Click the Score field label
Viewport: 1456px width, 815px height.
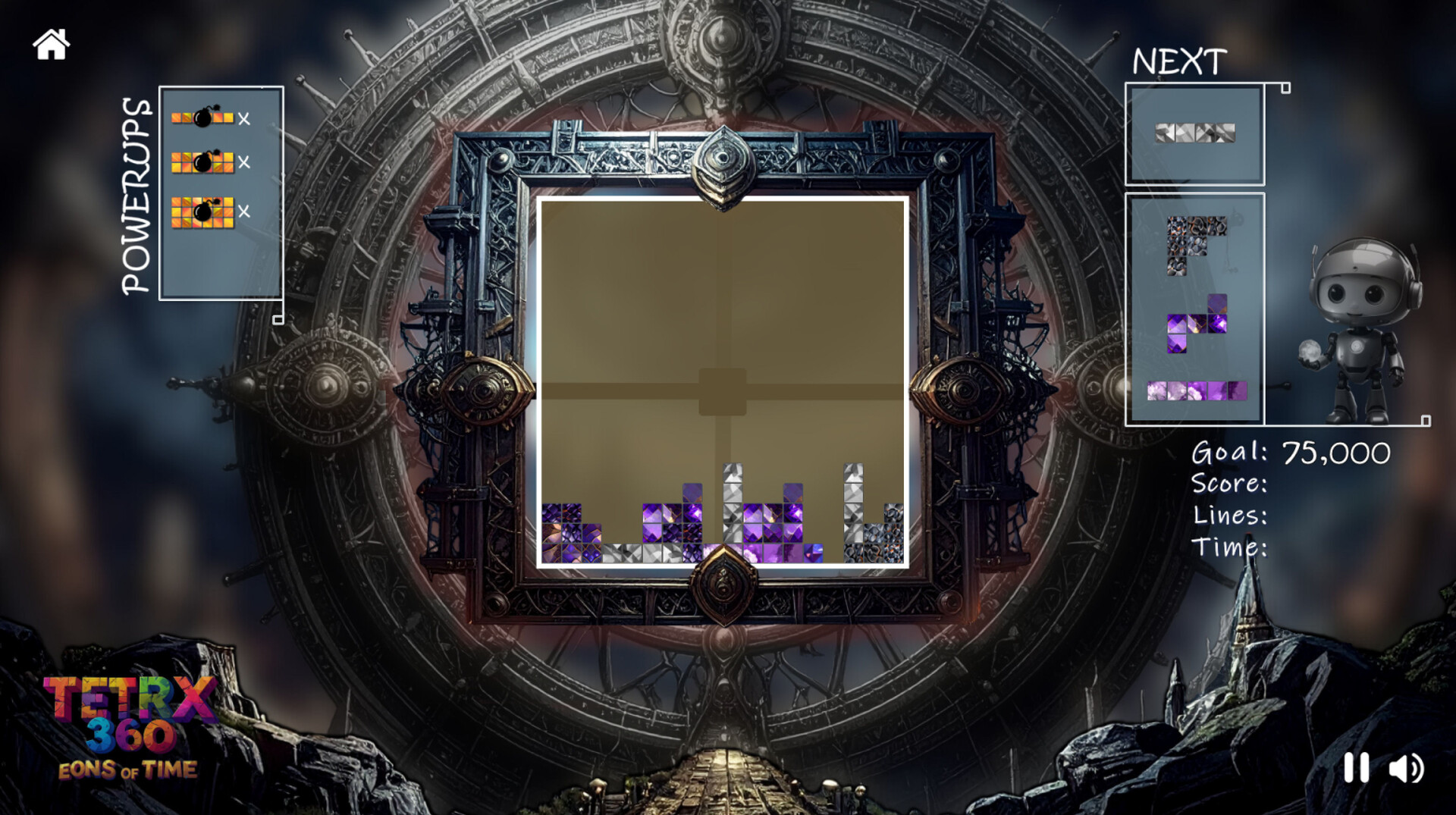[1228, 485]
